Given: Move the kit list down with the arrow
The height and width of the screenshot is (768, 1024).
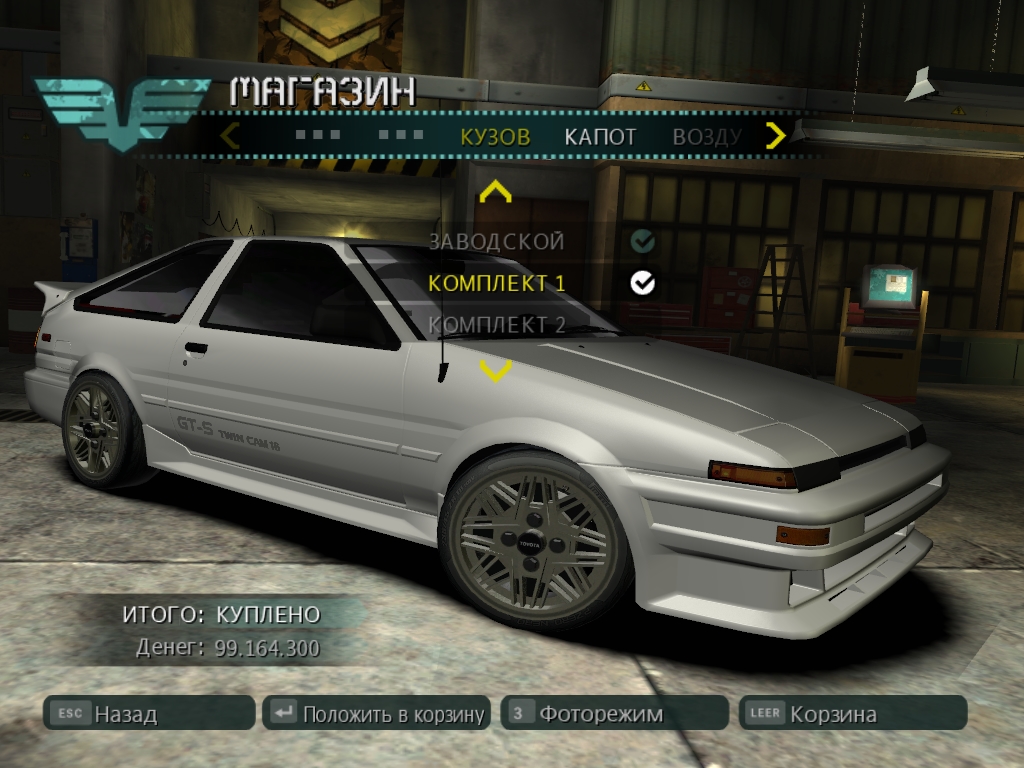Looking at the screenshot, I should [495, 371].
